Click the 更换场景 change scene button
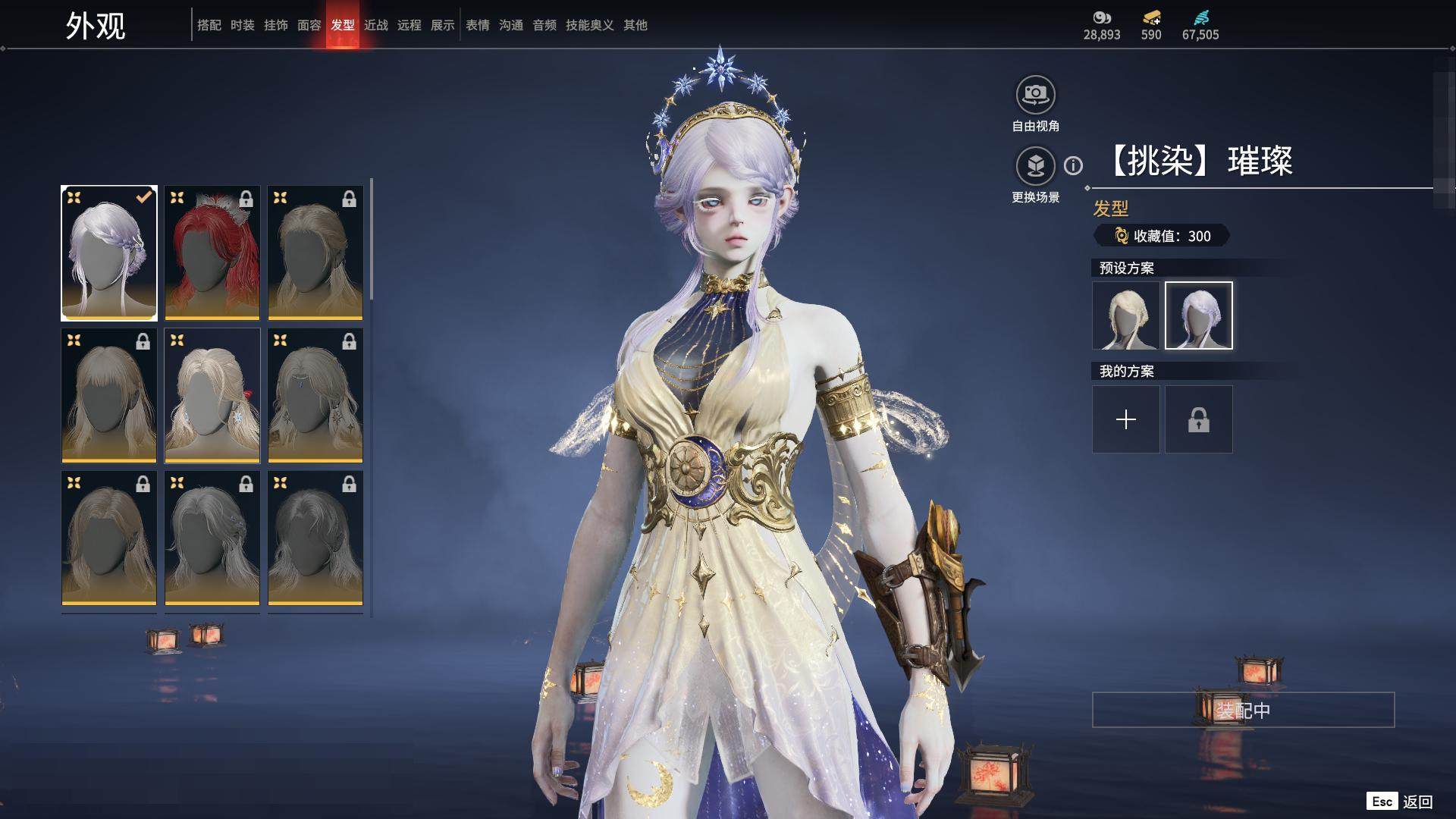The image size is (1456, 819). pyautogui.click(x=1035, y=166)
